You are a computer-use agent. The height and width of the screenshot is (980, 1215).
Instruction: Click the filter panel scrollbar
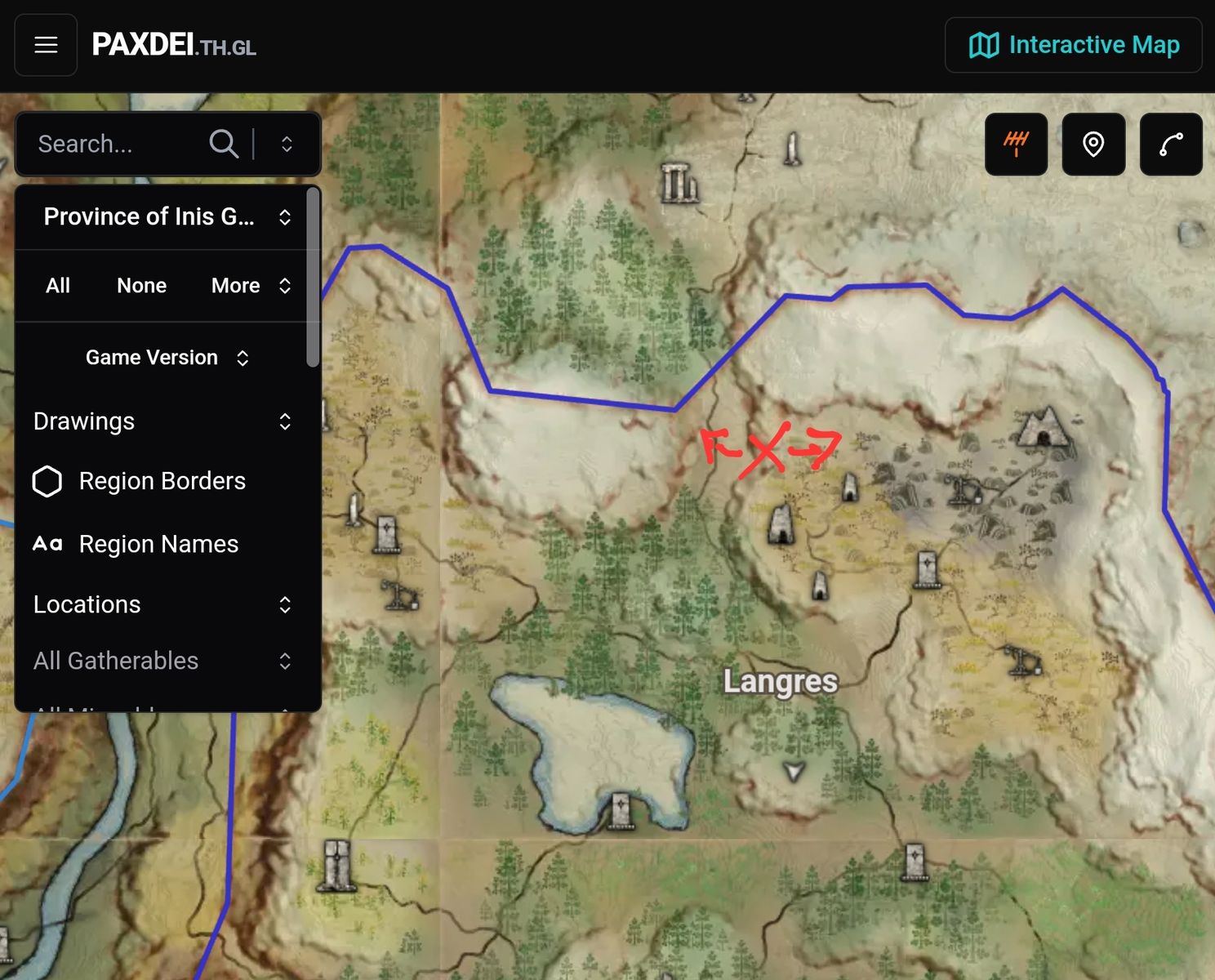point(313,278)
